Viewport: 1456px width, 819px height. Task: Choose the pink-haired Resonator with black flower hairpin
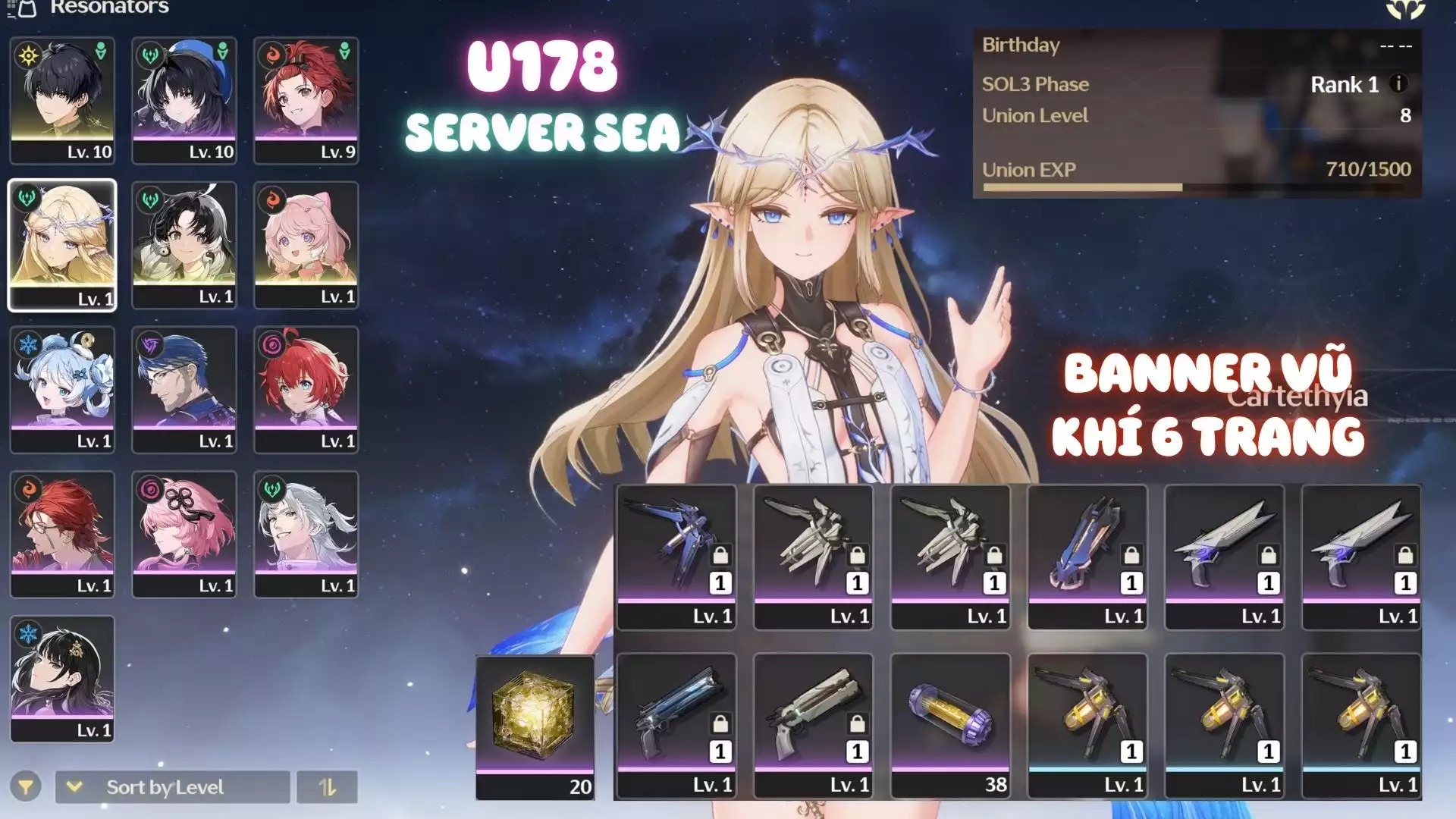(x=184, y=535)
